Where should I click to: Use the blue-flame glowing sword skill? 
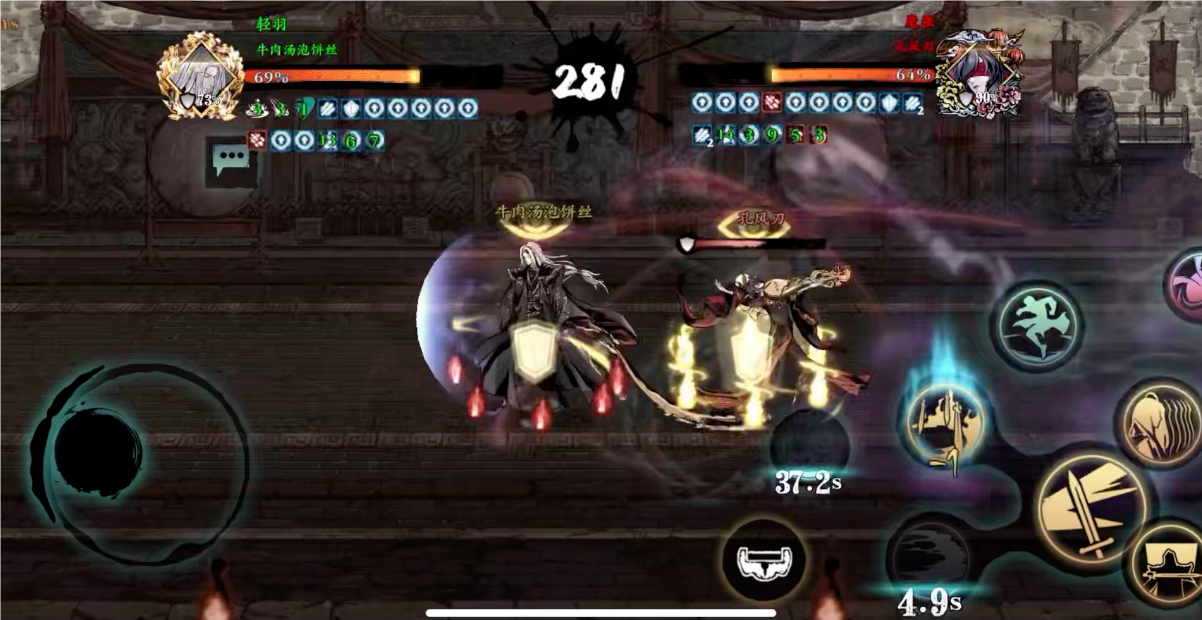tap(944, 424)
